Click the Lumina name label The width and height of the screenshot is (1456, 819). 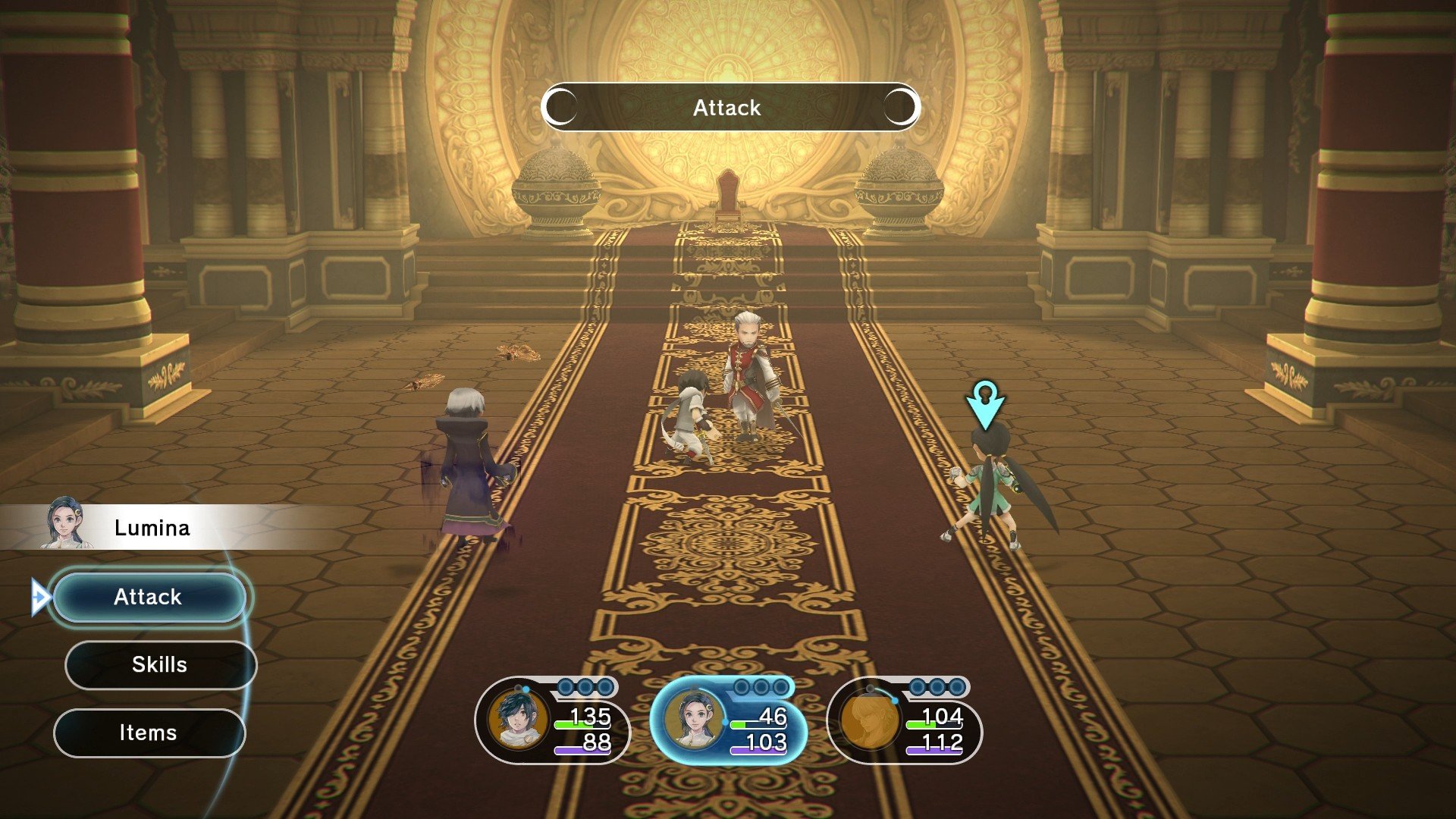pos(151,528)
